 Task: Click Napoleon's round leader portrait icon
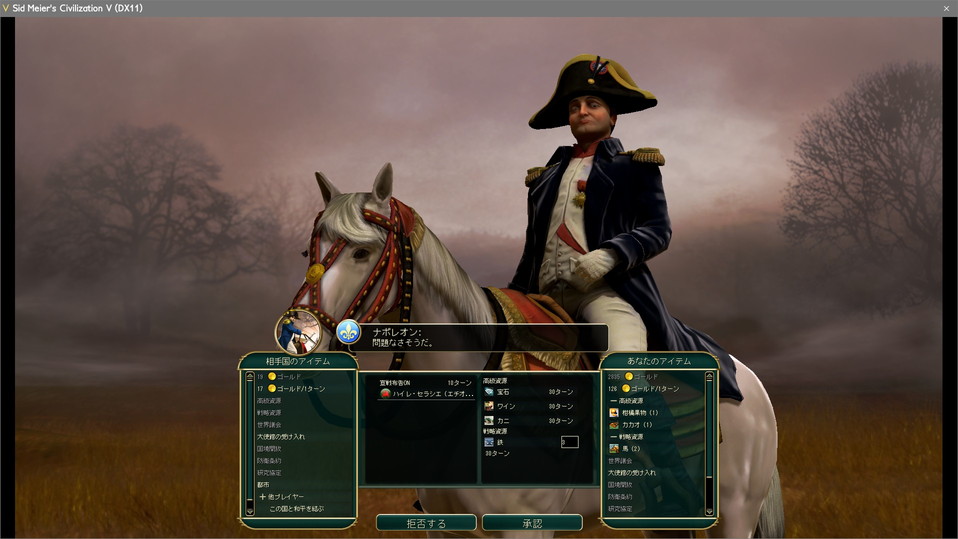(298, 331)
